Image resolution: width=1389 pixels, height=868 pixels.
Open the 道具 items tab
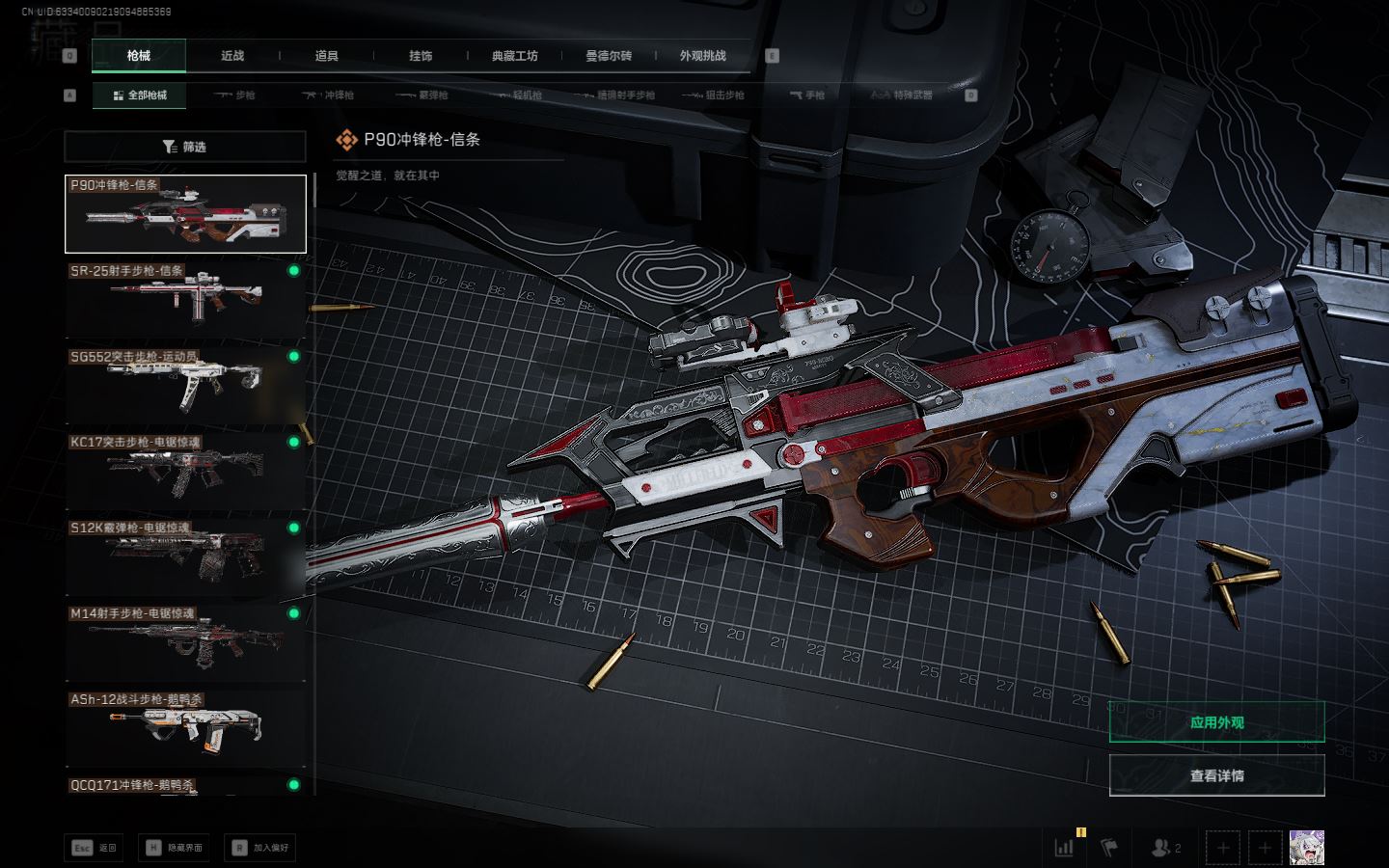tap(327, 56)
